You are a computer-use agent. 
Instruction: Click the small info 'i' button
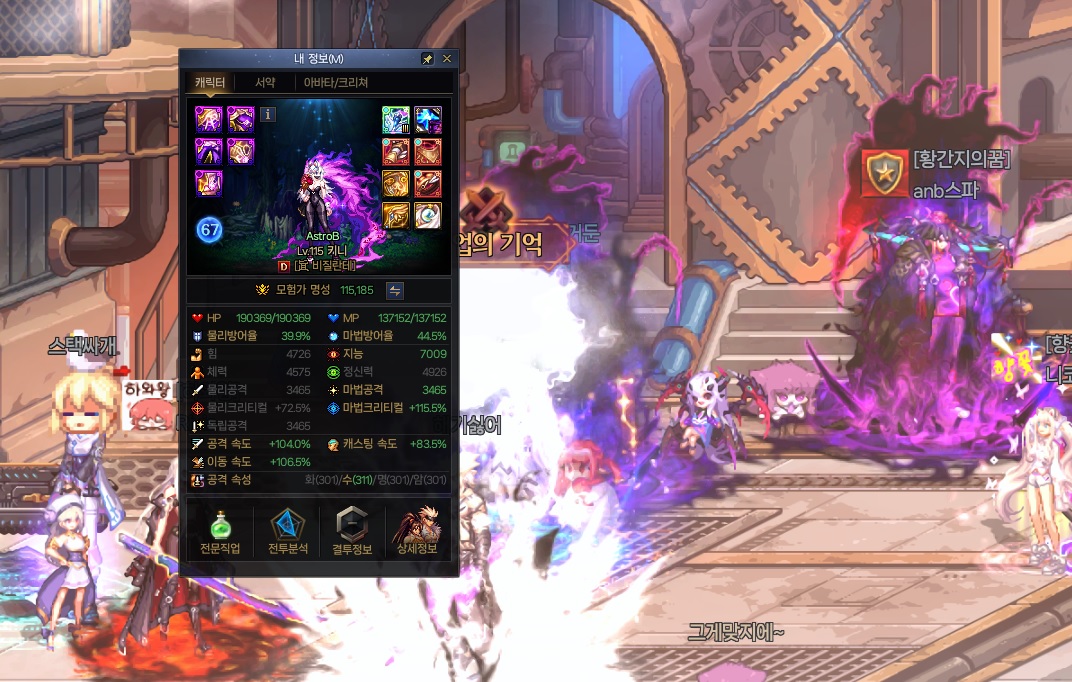(x=267, y=114)
